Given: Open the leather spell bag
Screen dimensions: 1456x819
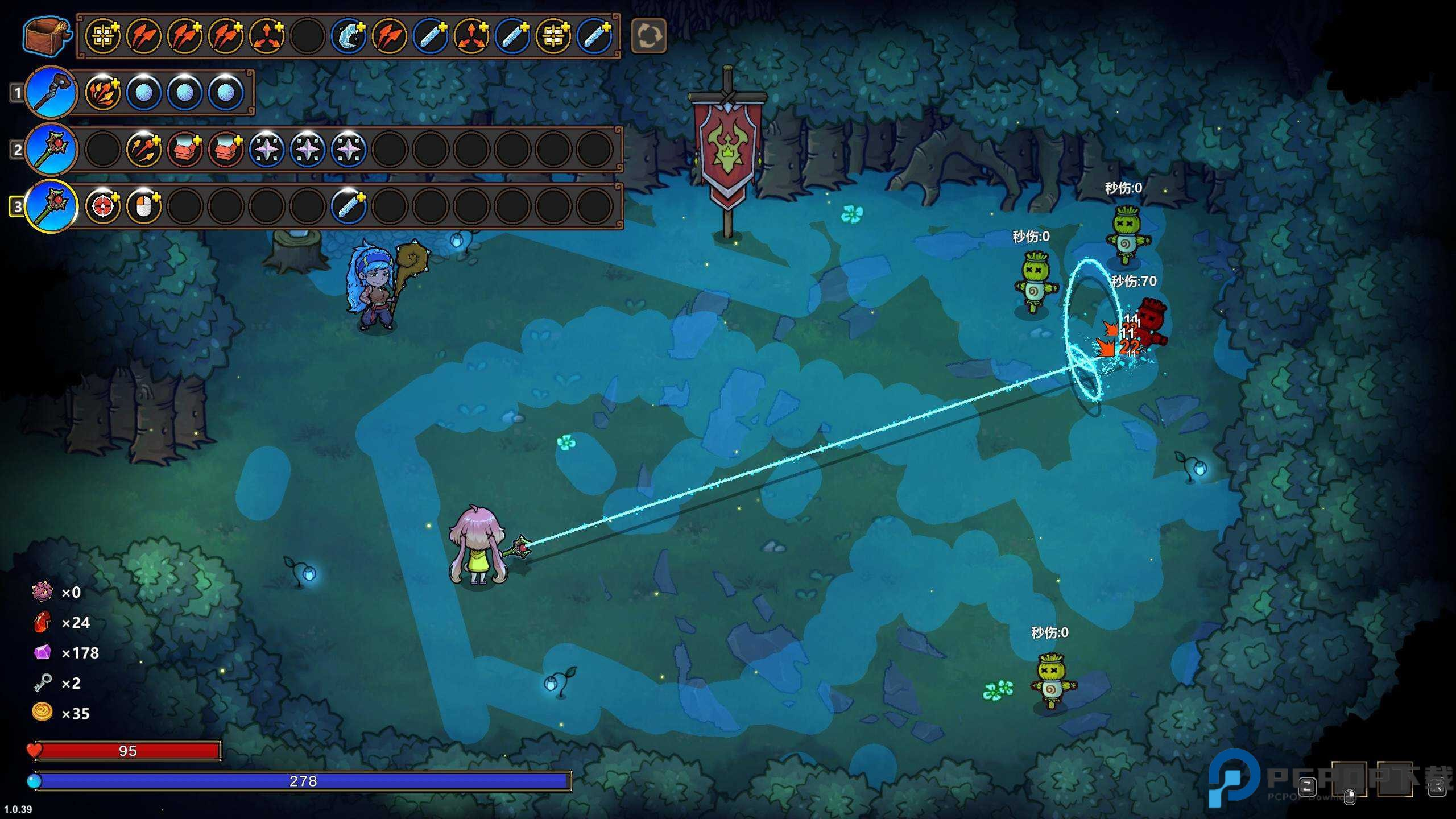Looking at the screenshot, I should tap(47, 36).
